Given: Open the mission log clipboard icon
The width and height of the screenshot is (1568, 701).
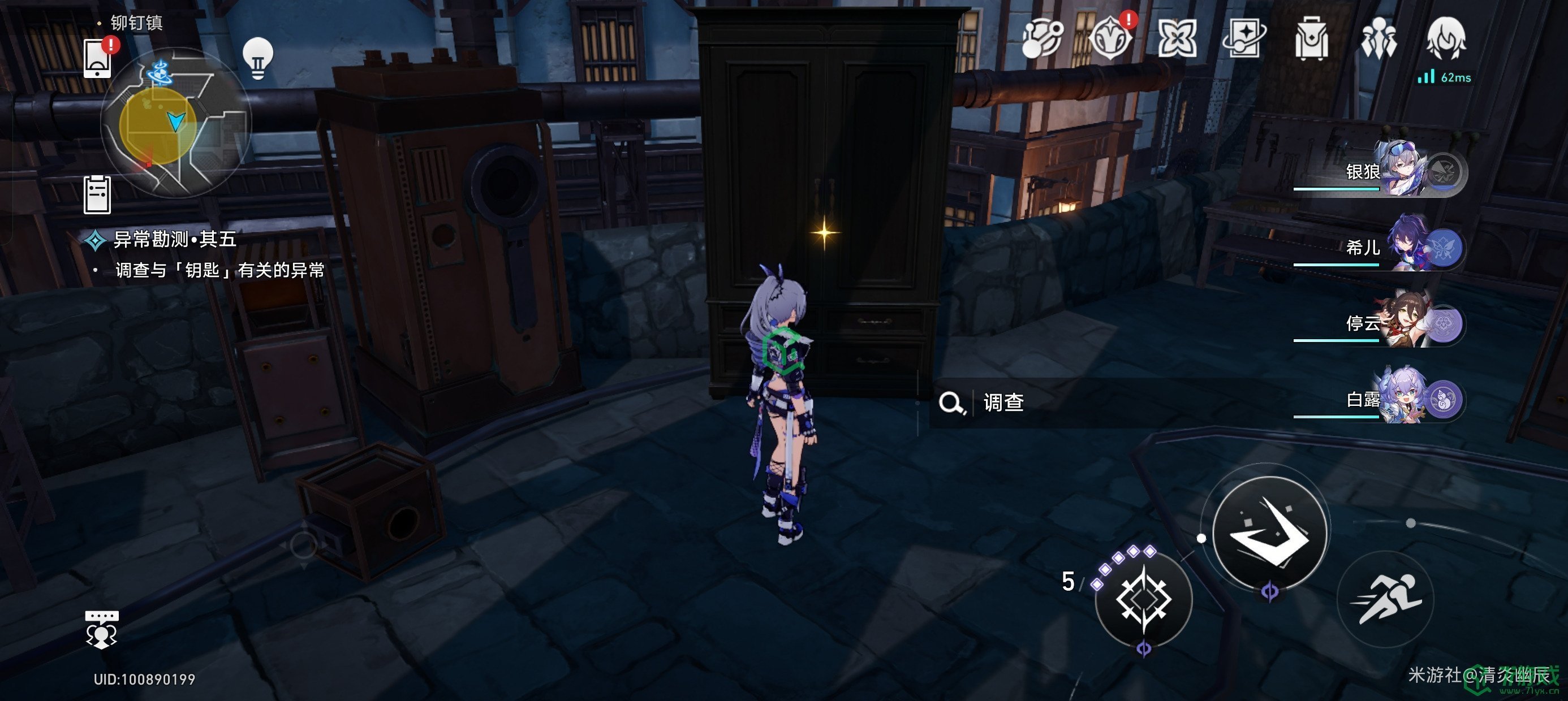Looking at the screenshot, I should click(97, 194).
